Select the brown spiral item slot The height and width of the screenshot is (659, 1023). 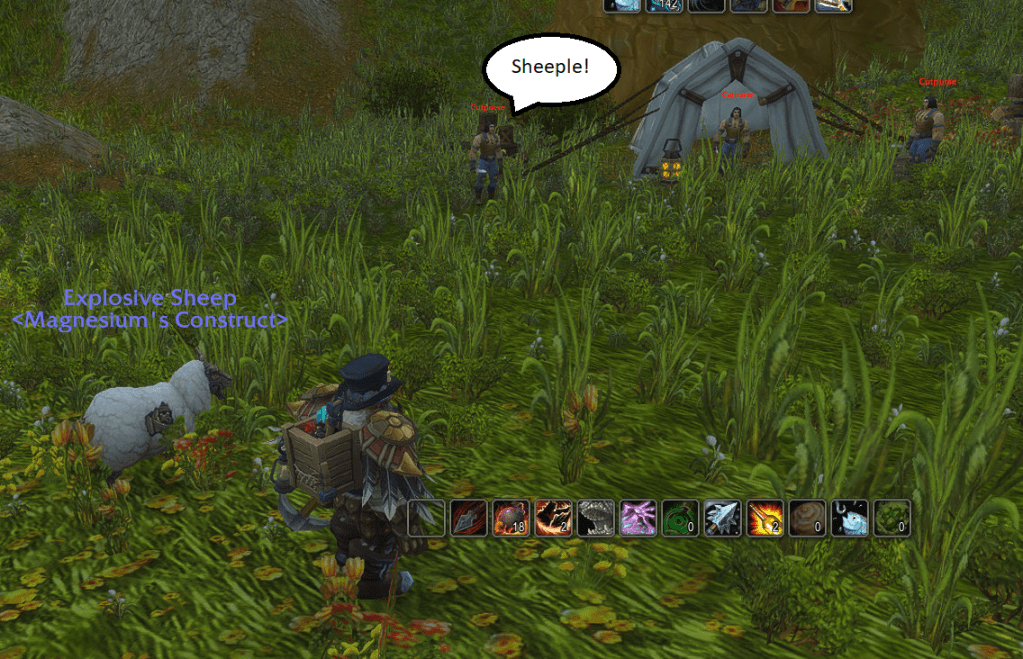click(806, 518)
